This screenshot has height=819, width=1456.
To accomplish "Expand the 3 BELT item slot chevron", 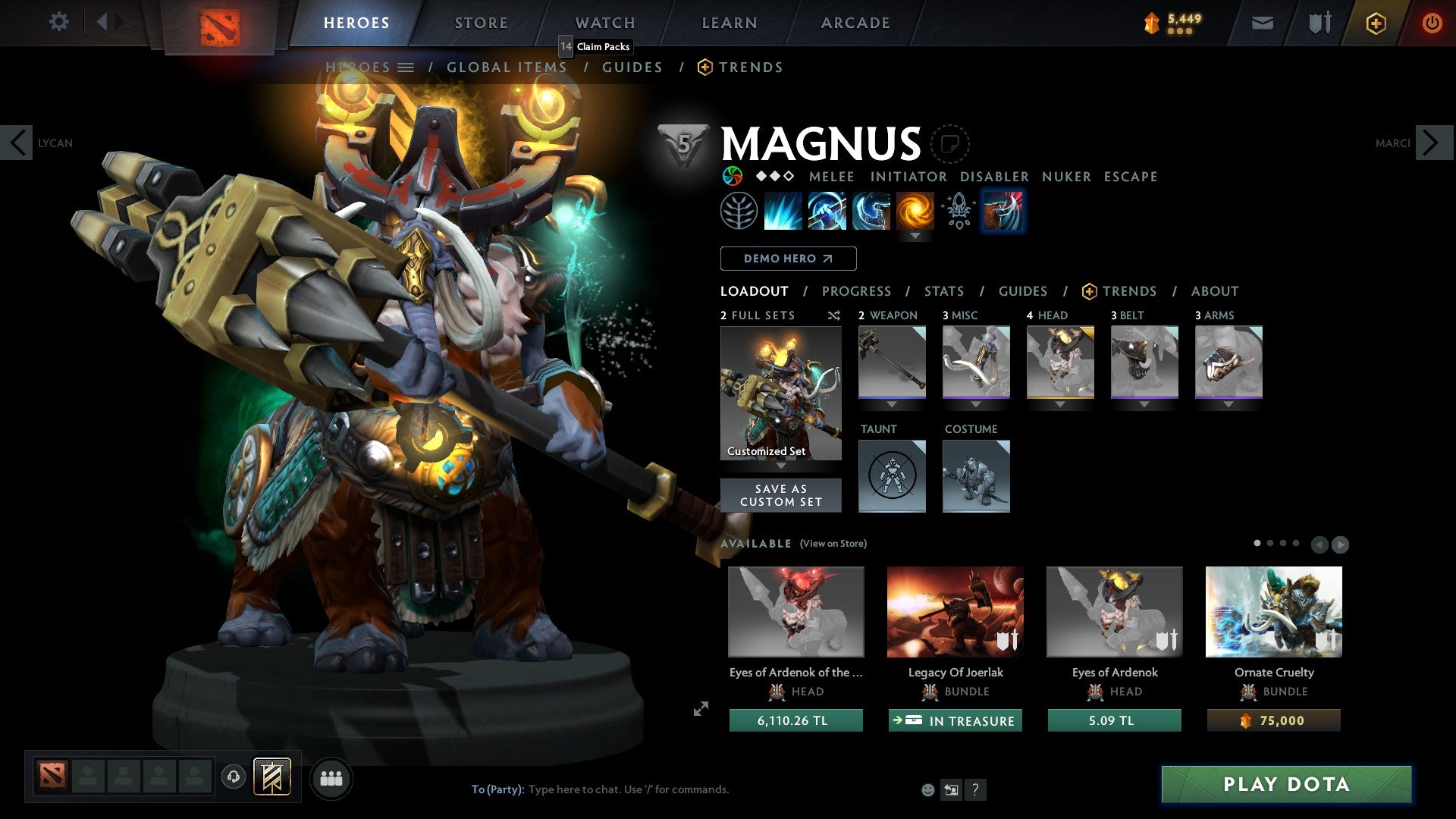I will tap(1144, 404).
